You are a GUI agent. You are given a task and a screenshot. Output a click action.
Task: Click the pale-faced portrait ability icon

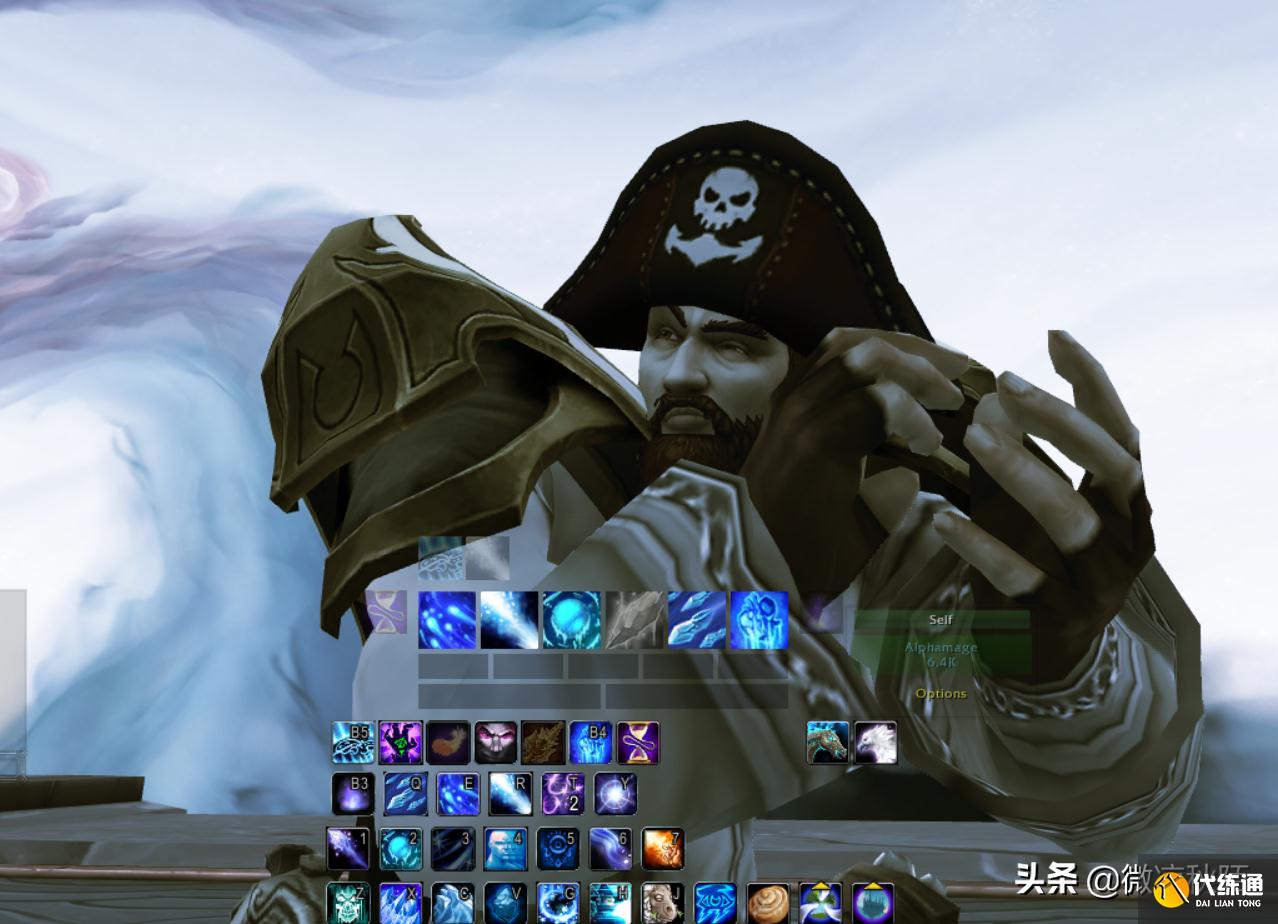495,743
